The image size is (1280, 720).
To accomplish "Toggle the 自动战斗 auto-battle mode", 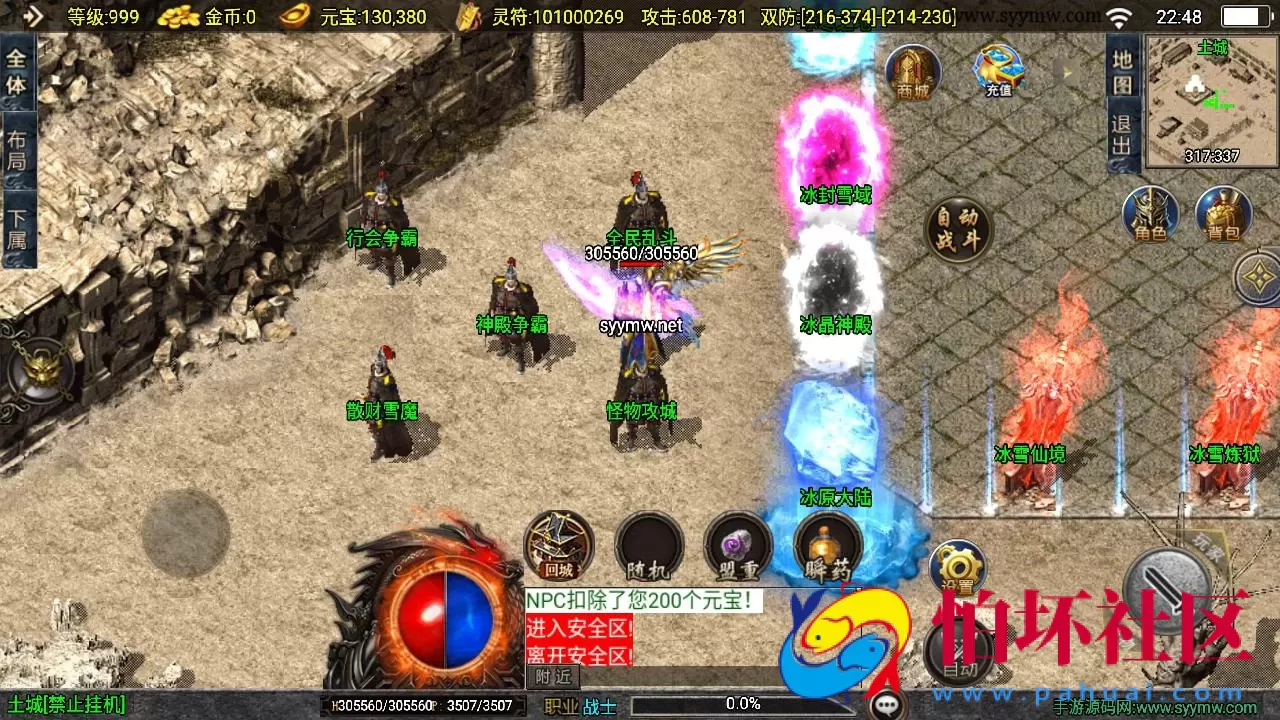I will tap(958, 228).
